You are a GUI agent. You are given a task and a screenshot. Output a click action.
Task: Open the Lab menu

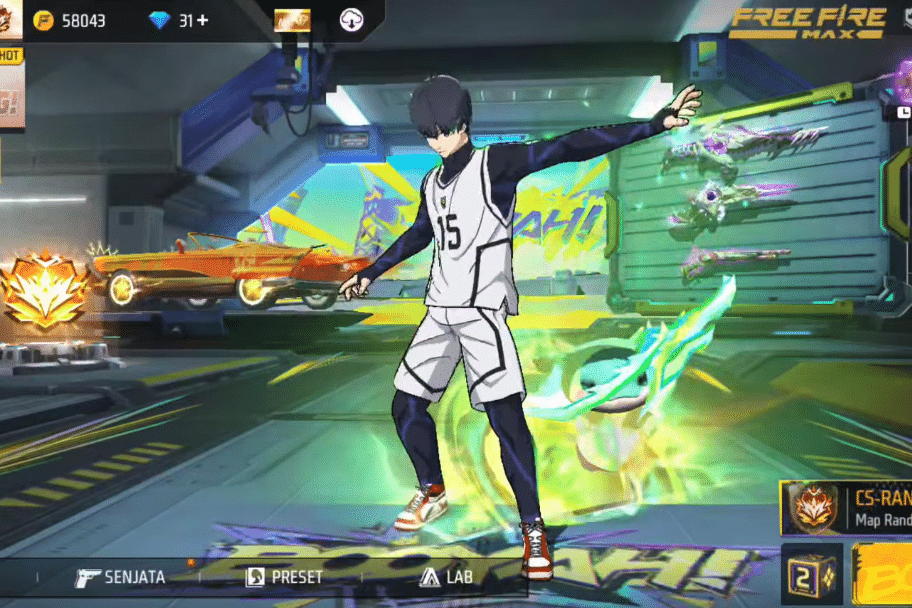(447, 577)
